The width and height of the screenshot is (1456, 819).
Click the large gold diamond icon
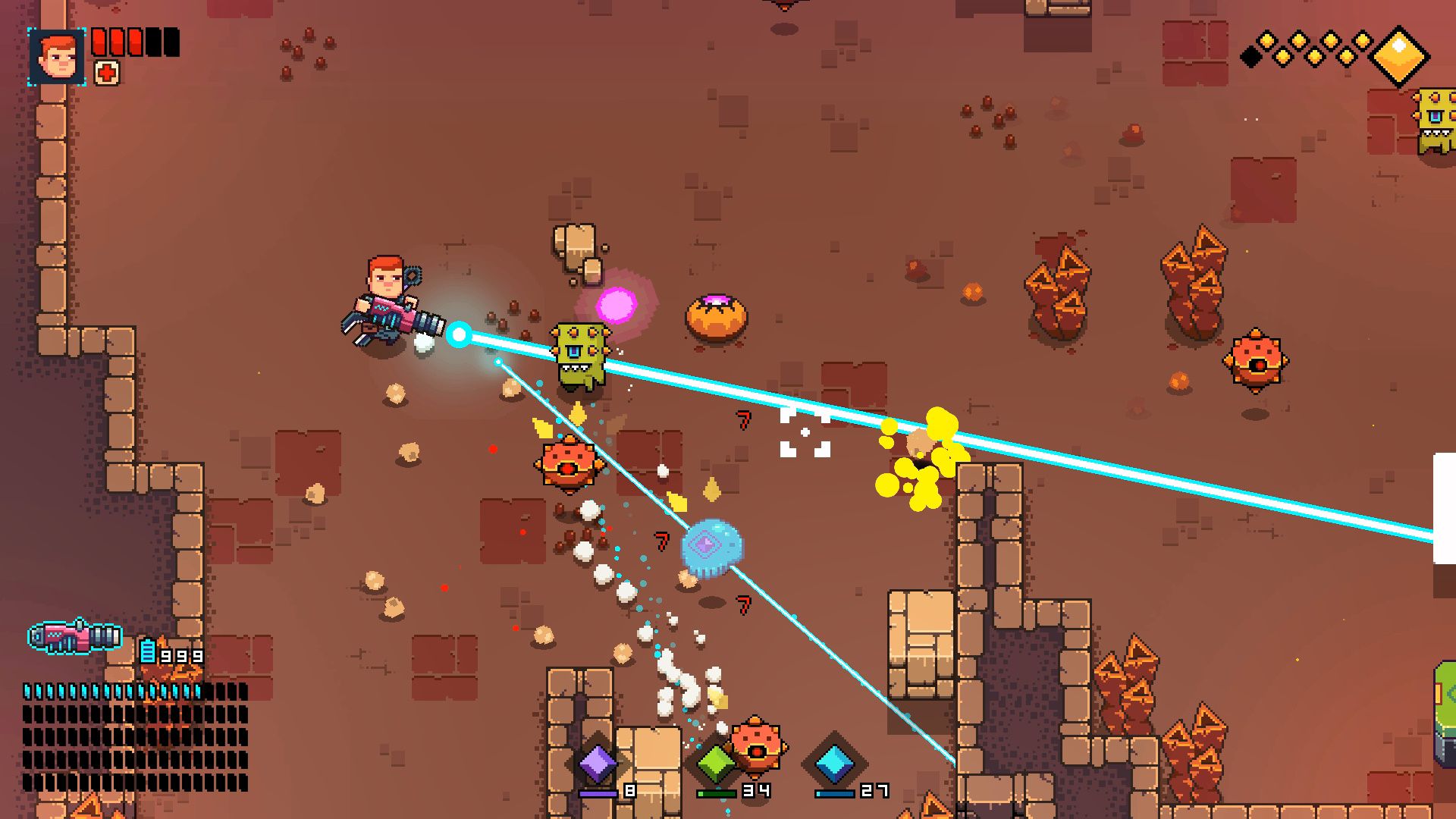[1399, 55]
